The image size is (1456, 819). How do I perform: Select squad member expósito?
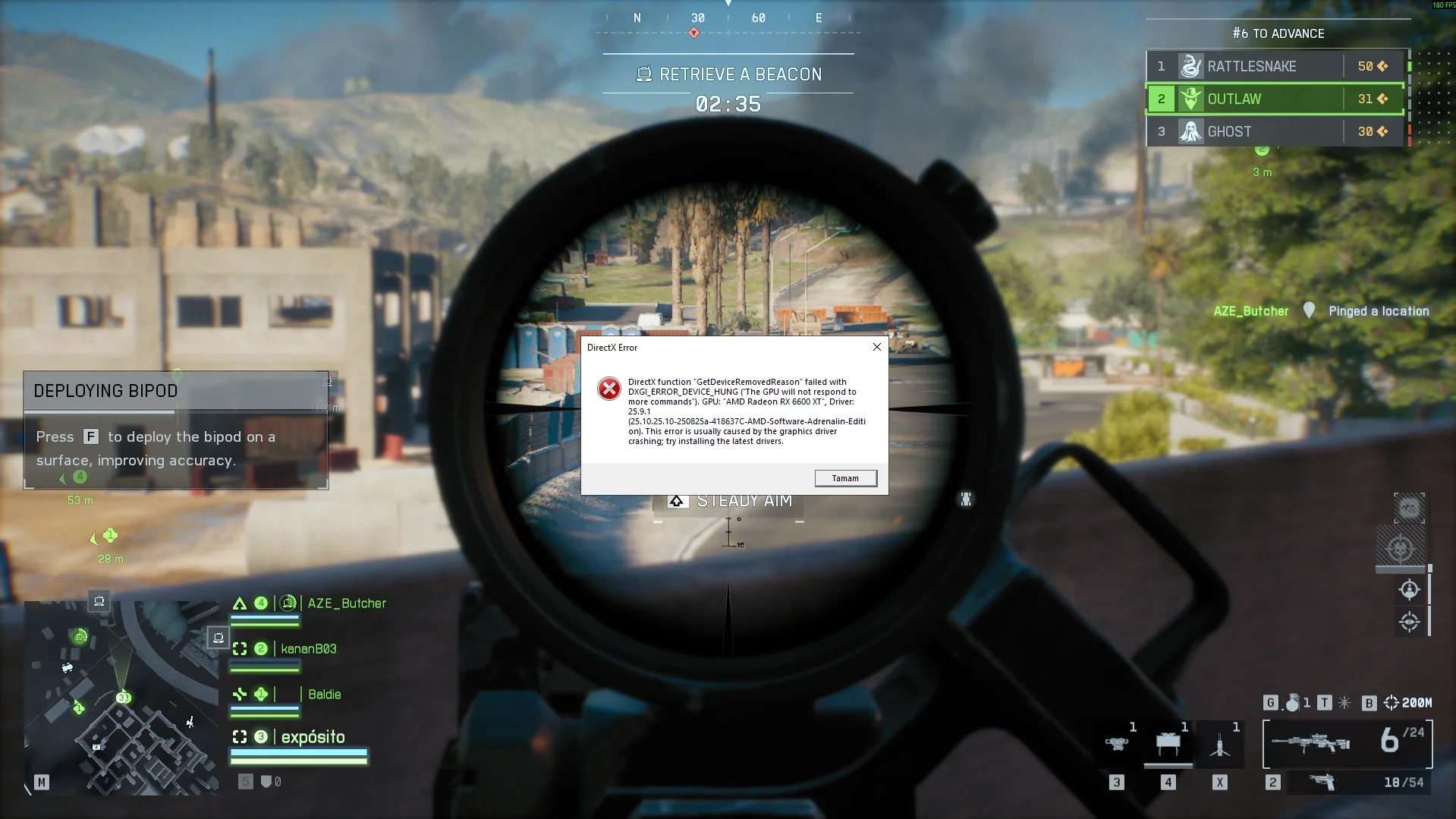click(313, 737)
